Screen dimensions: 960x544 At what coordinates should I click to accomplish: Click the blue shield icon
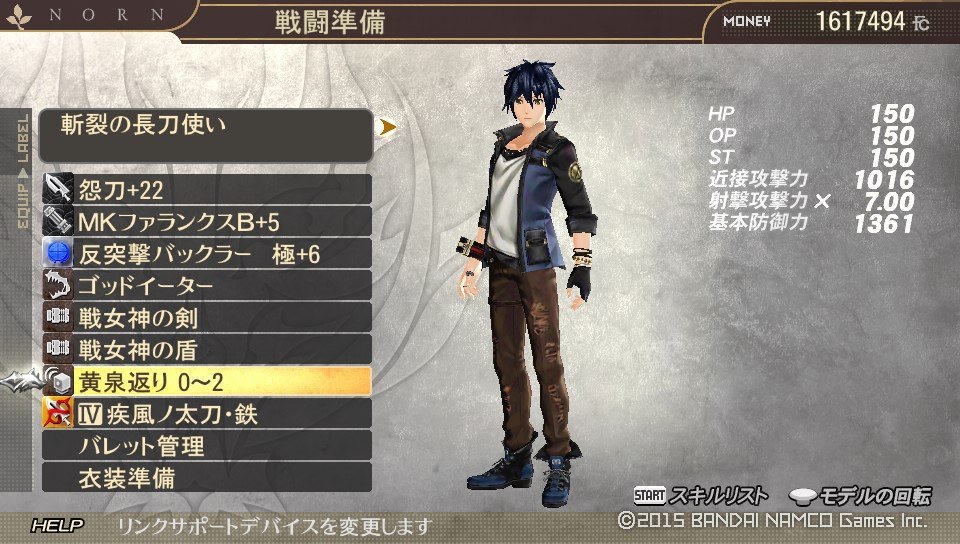tap(57, 254)
